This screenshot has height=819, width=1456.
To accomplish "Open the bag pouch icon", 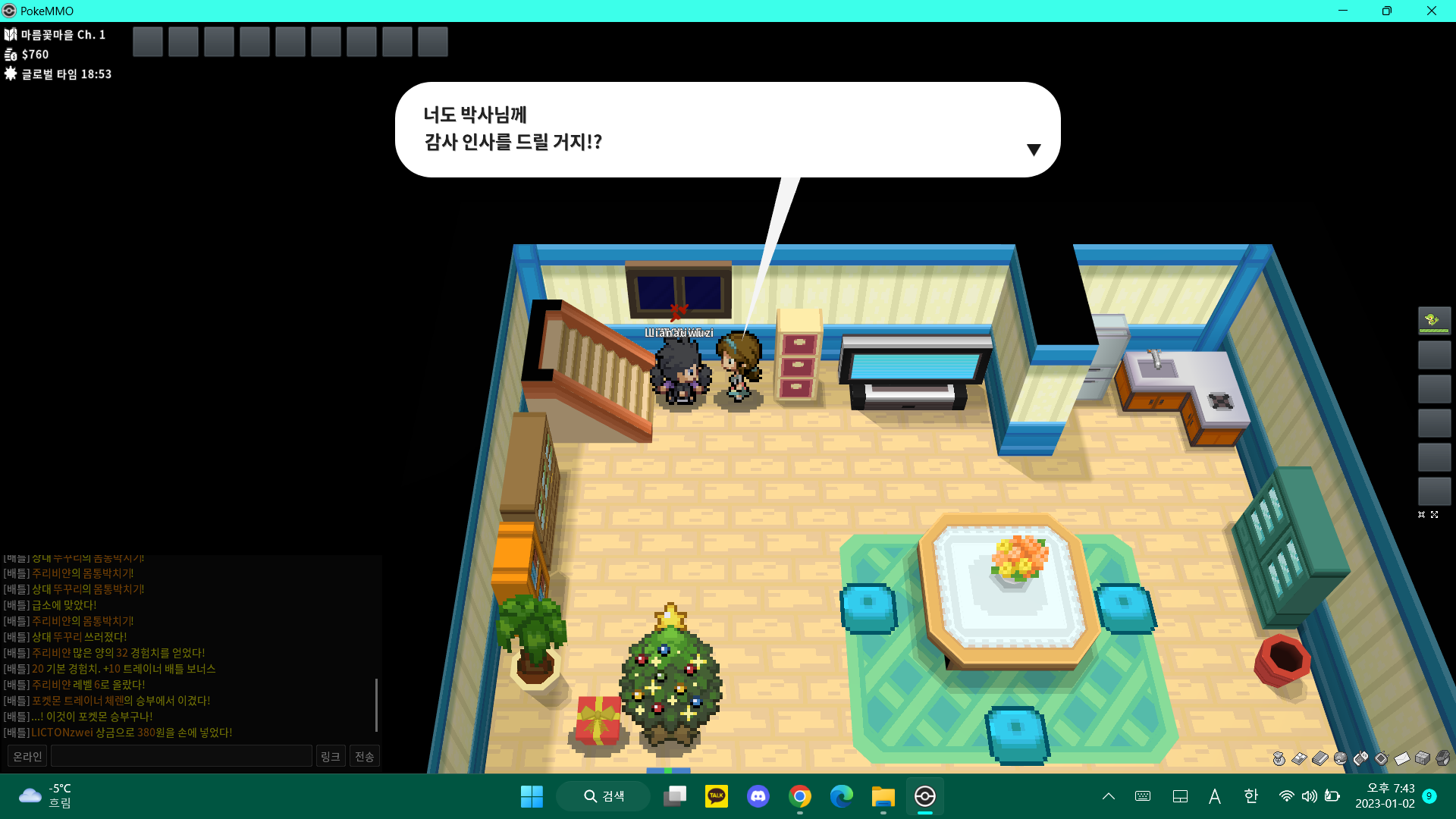I will pyautogui.click(x=1279, y=758).
